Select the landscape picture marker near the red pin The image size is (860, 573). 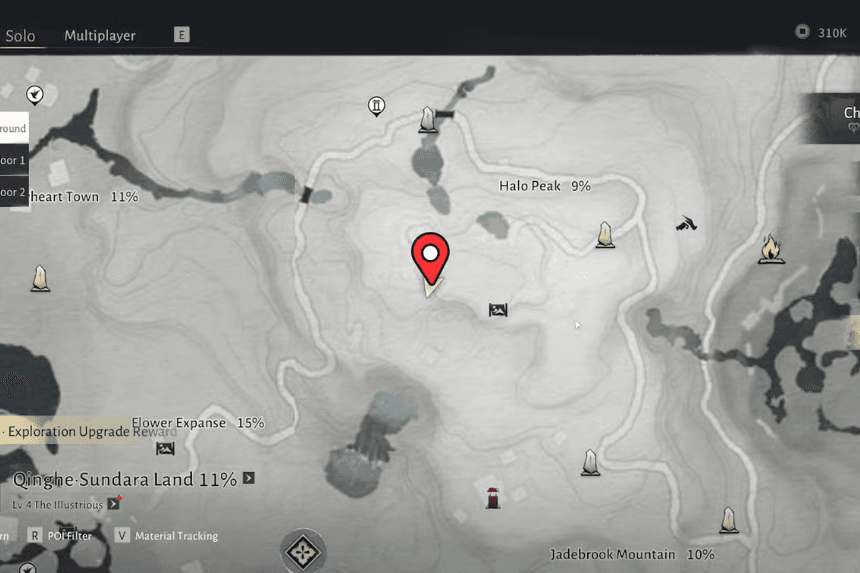pyautogui.click(x=498, y=310)
